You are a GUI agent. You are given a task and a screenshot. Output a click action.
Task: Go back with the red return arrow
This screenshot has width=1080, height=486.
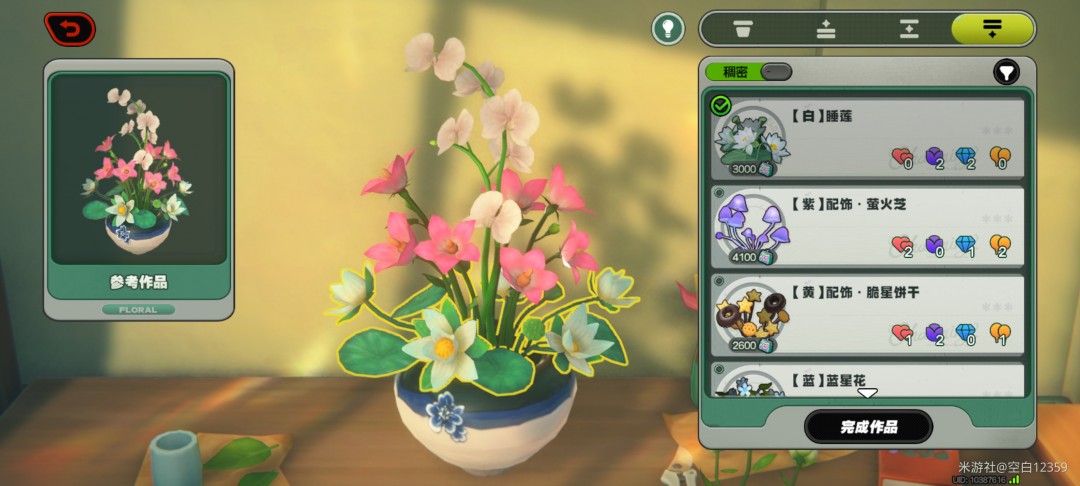point(69,29)
